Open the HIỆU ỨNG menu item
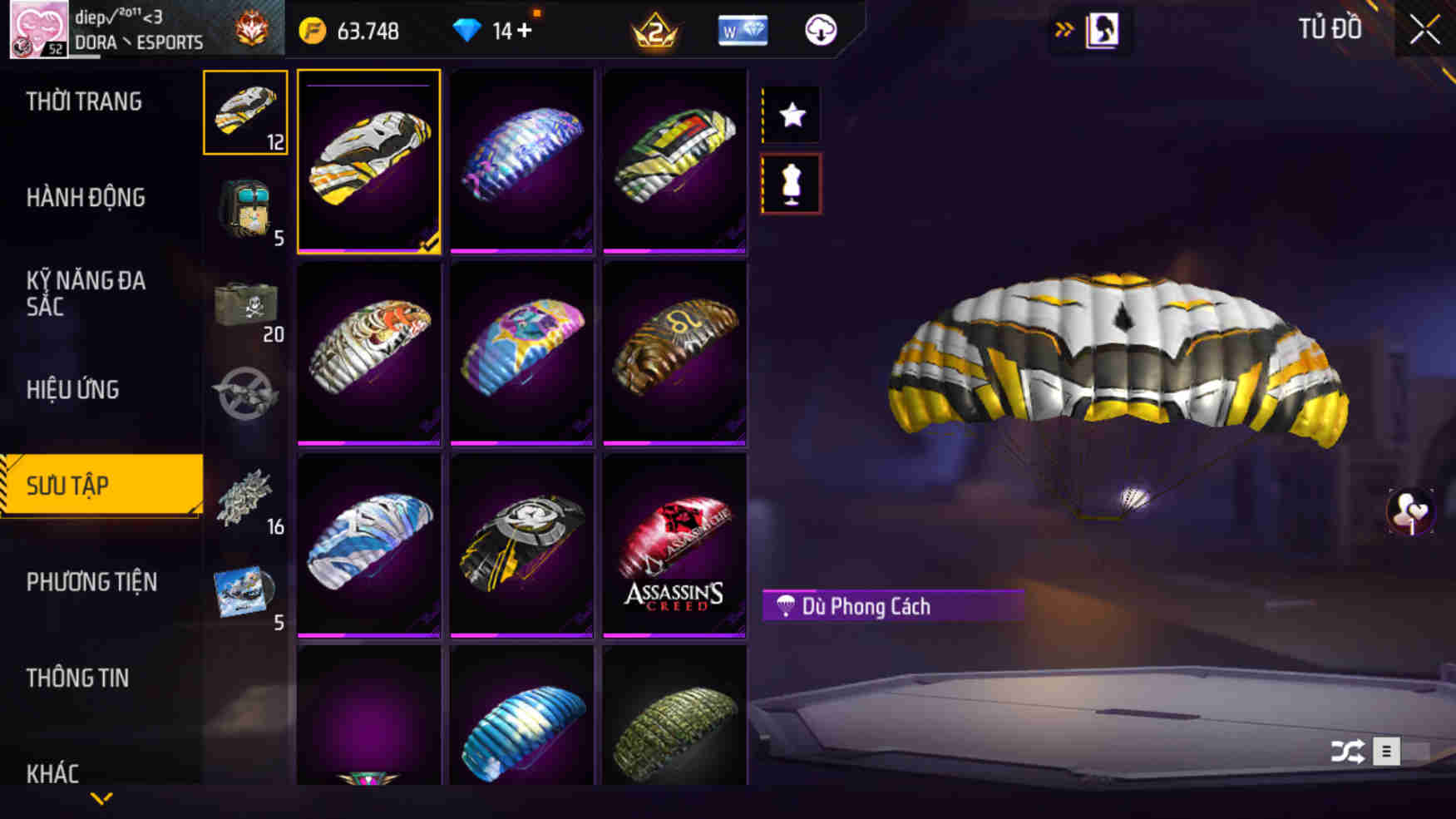 72,389
